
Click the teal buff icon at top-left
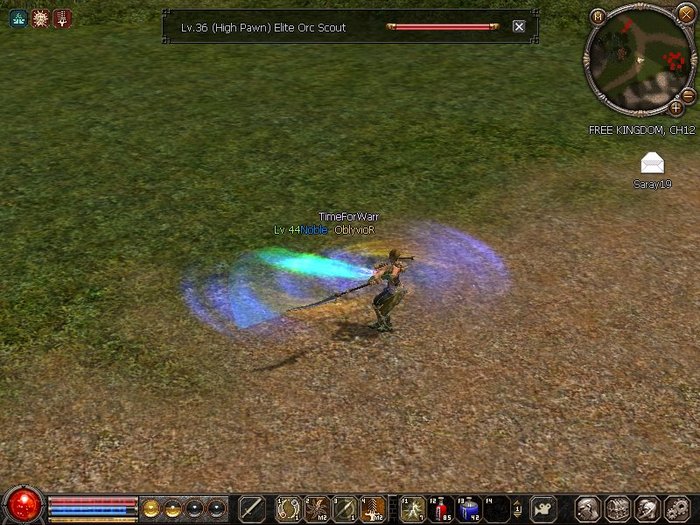click(x=18, y=18)
